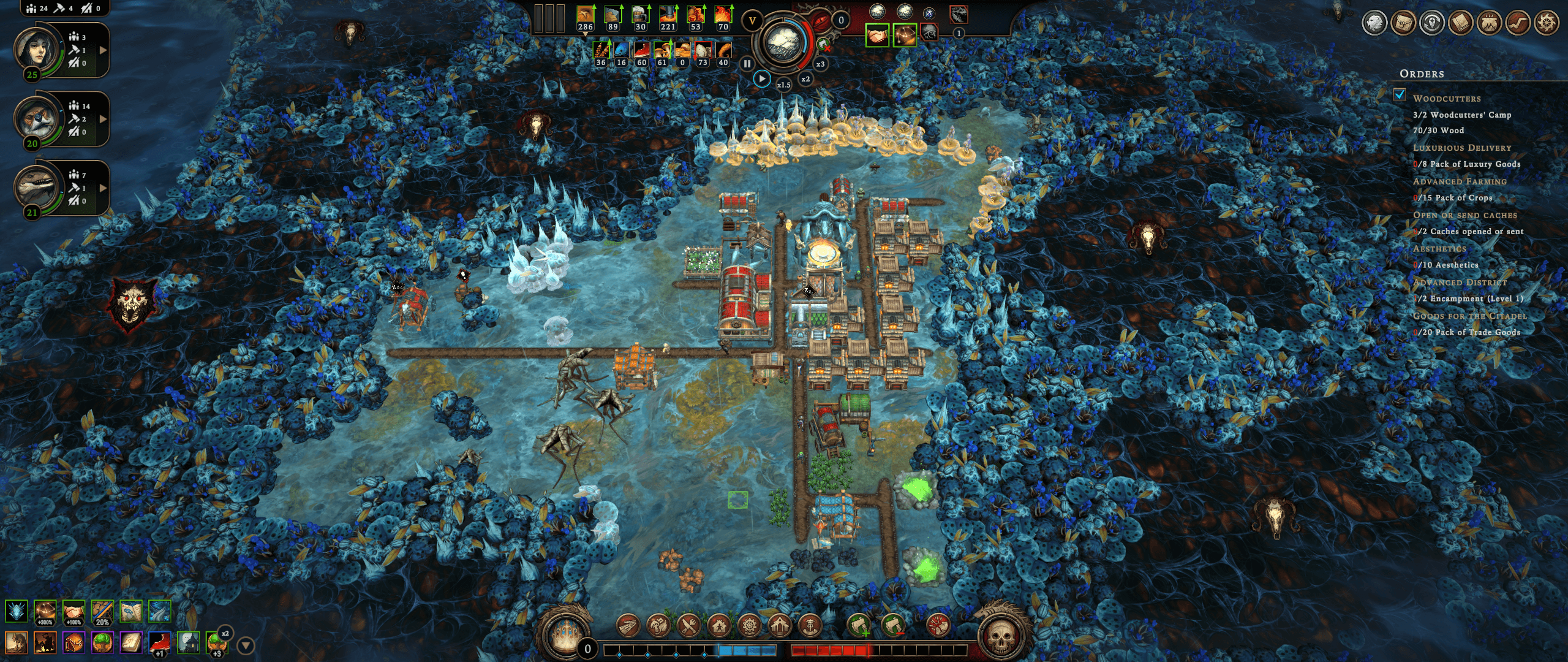Pause the game with the pause button
The width and height of the screenshot is (1568, 662).
tap(747, 63)
